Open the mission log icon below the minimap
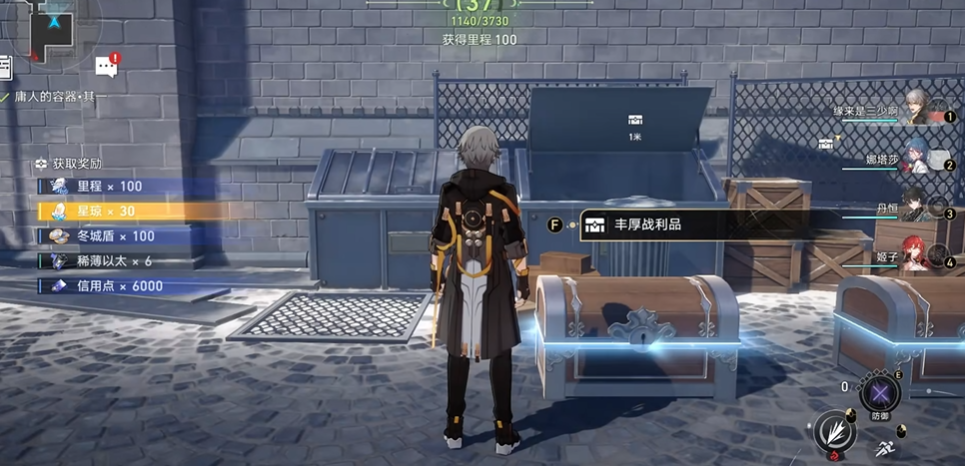Screen dimensions: 965x466 [x=4, y=66]
